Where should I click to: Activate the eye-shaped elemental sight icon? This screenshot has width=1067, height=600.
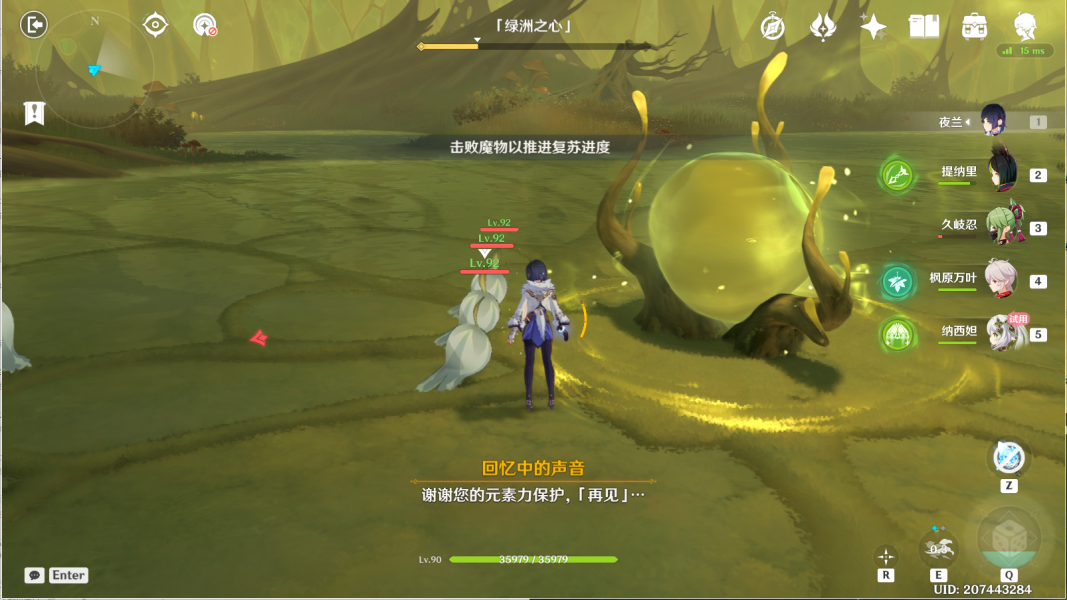pyautogui.click(x=155, y=24)
